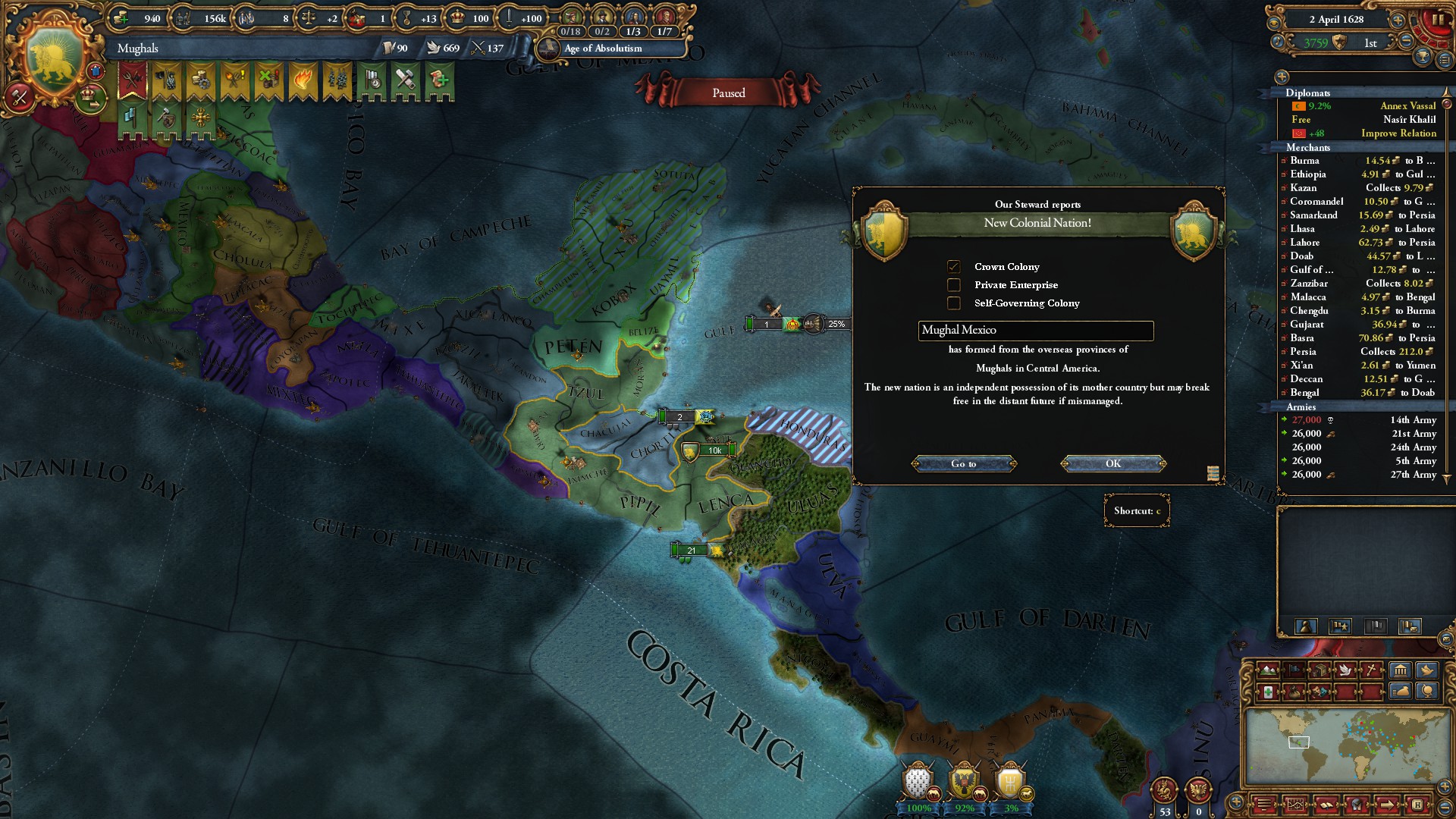Open the Mughals country shield

54,61
